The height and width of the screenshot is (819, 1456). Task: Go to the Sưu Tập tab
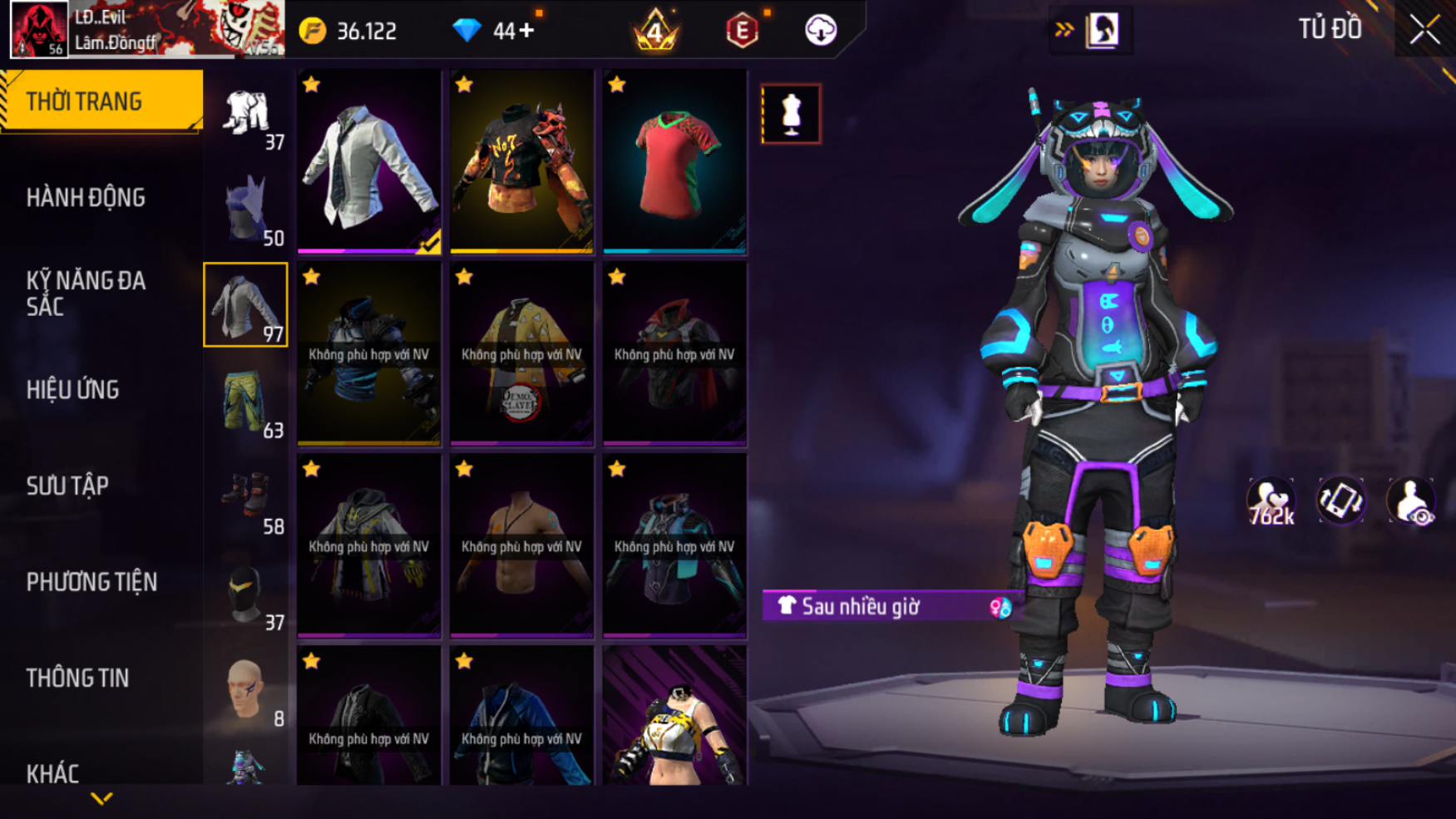tap(67, 486)
